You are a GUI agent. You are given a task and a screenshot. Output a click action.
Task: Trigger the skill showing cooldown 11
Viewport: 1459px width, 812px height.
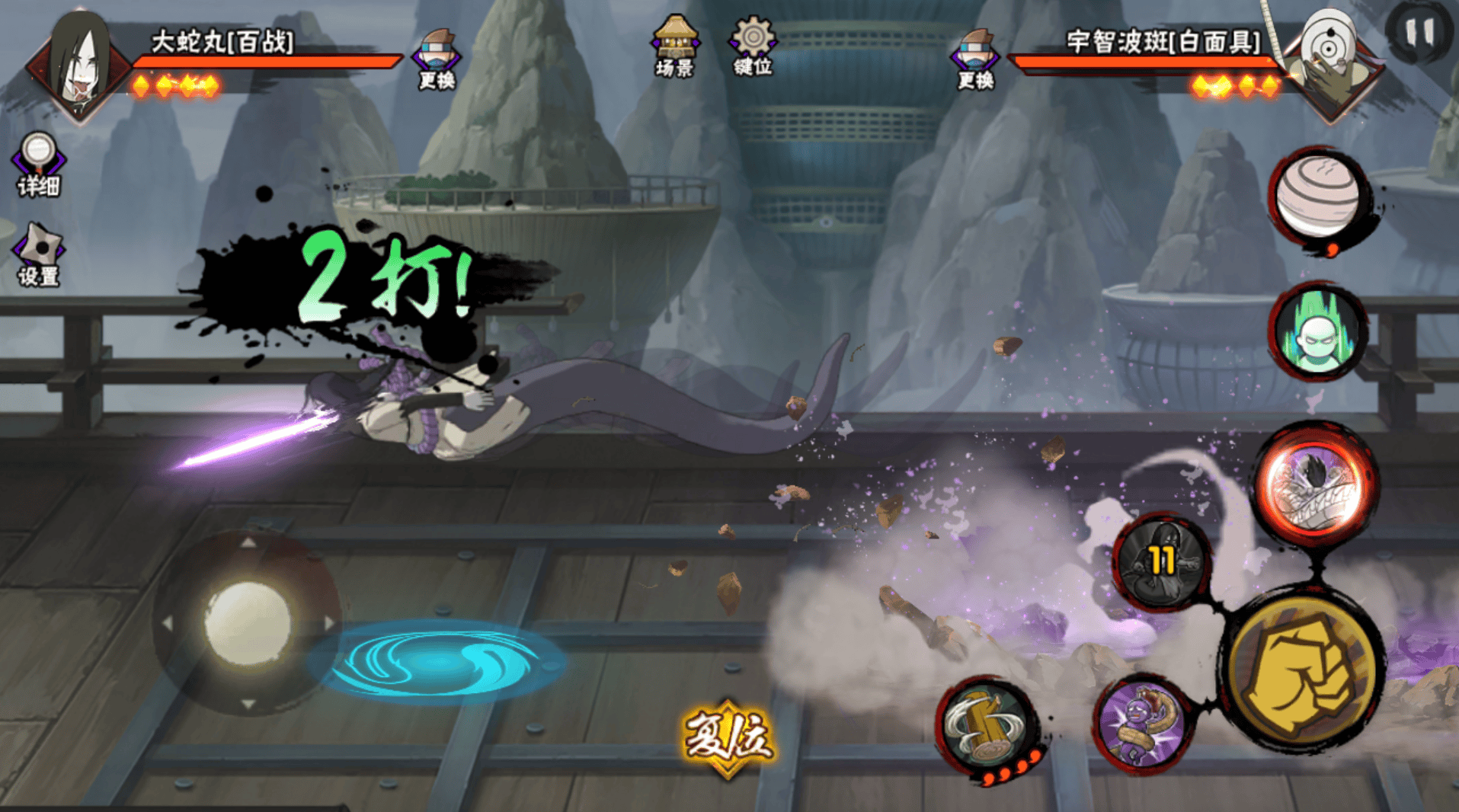click(x=1162, y=561)
